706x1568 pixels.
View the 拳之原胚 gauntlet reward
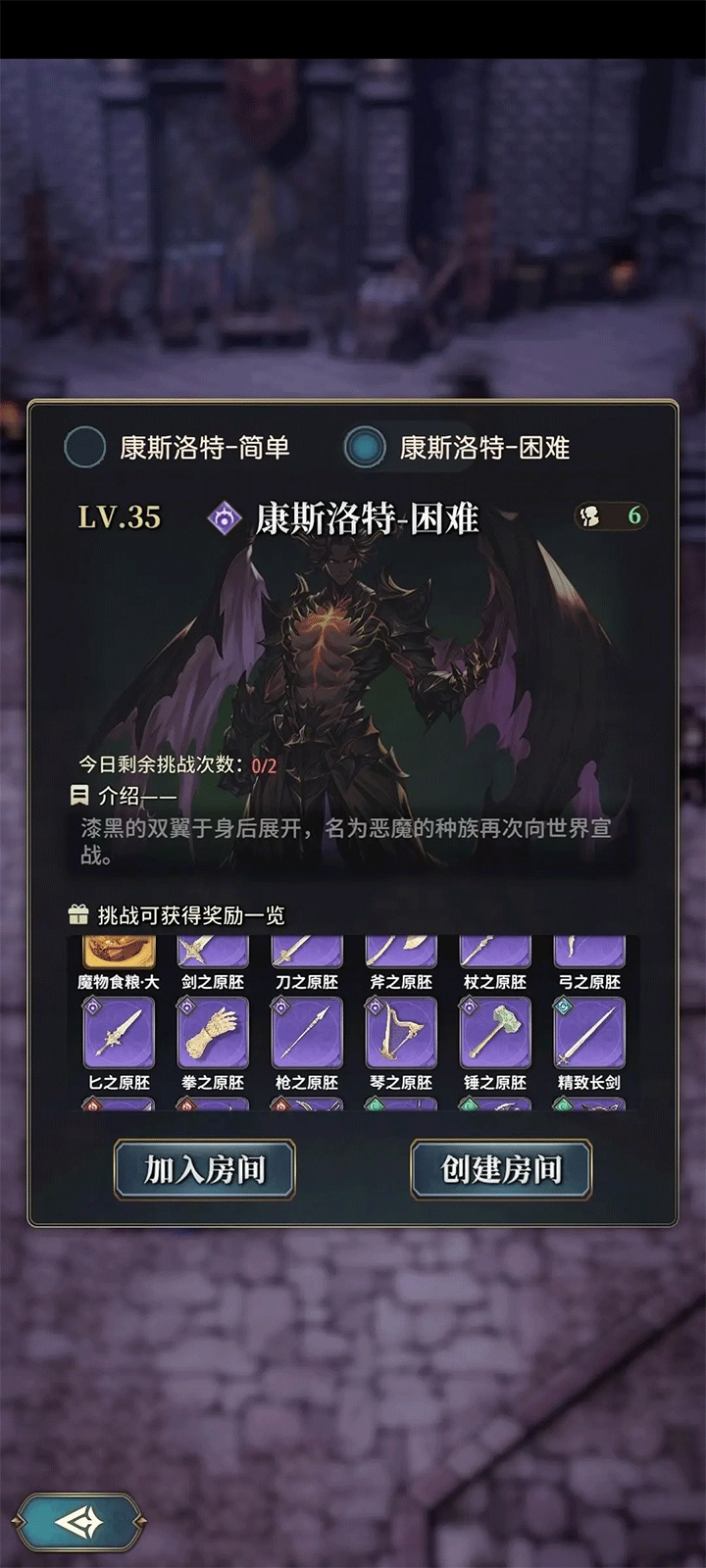click(213, 1033)
